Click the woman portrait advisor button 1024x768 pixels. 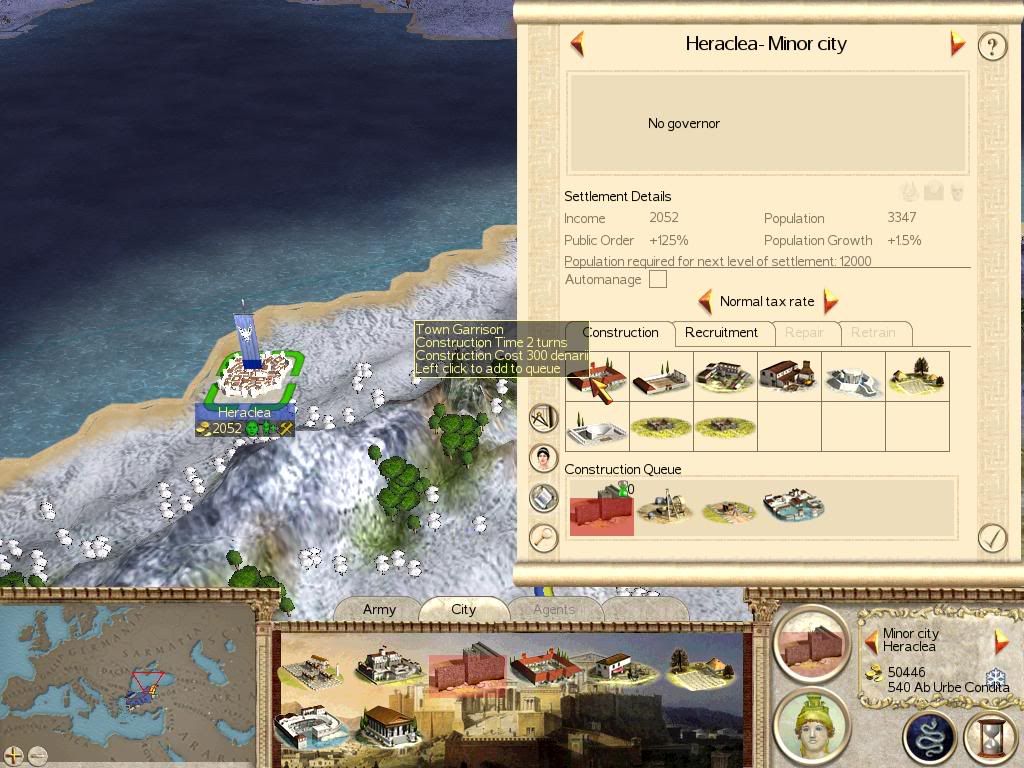pos(543,458)
